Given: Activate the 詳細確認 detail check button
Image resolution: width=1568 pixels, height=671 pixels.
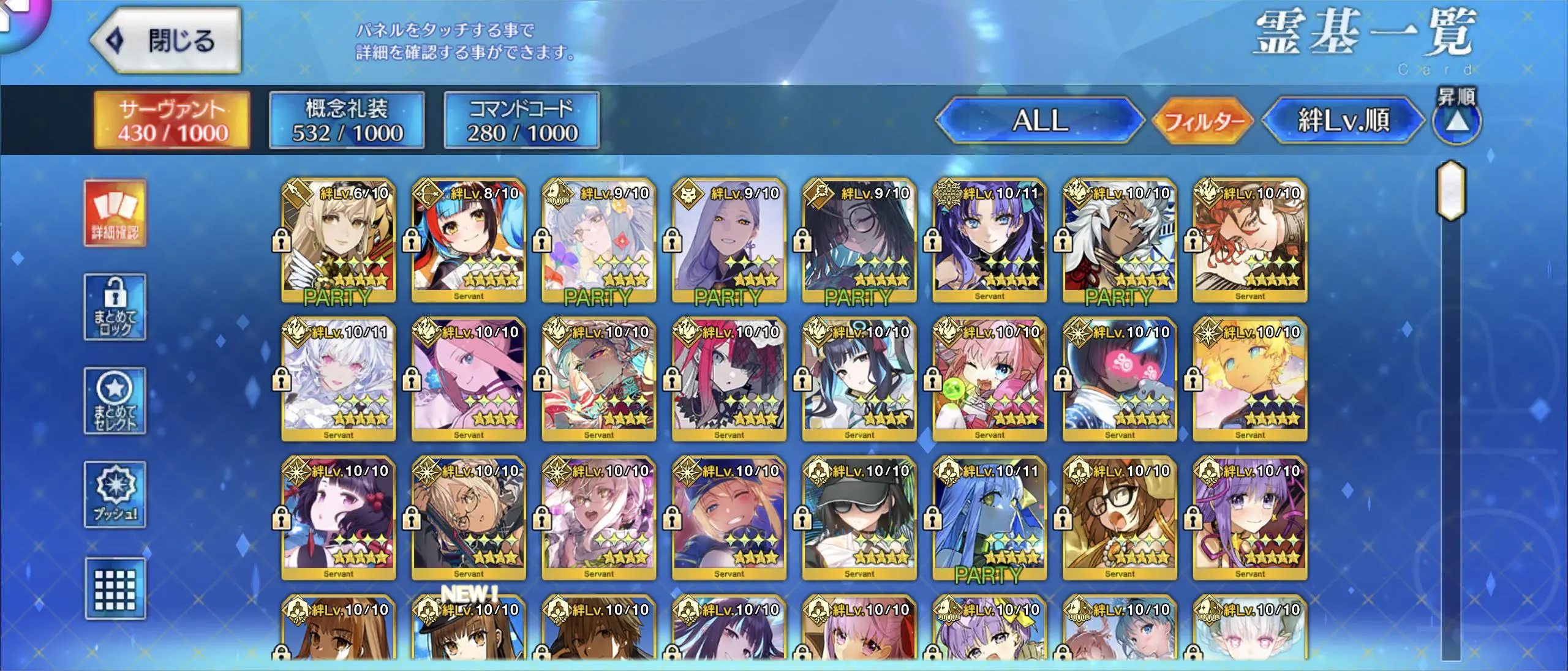Looking at the screenshot, I should 115,214.
